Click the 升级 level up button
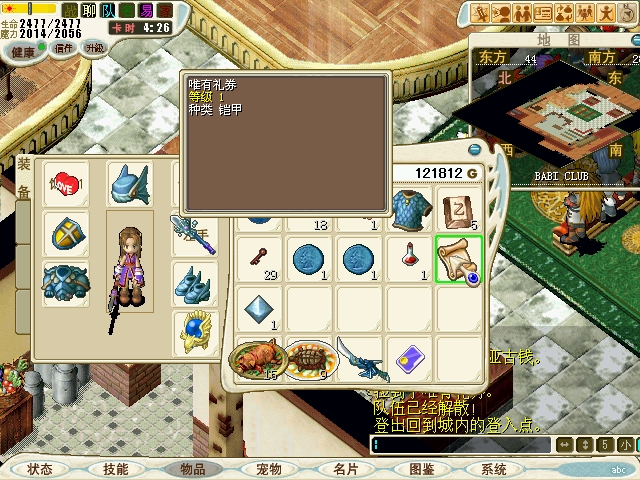Viewport: 640px width, 480px height. (x=95, y=48)
